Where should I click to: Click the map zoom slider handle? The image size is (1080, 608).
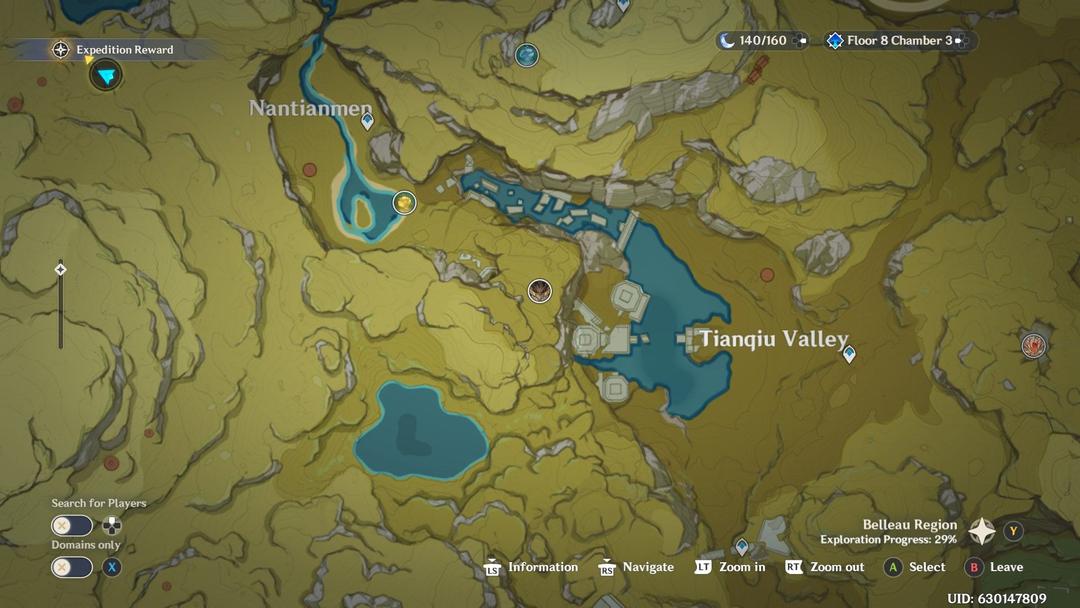pyautogui.click(x=60, y=269)
